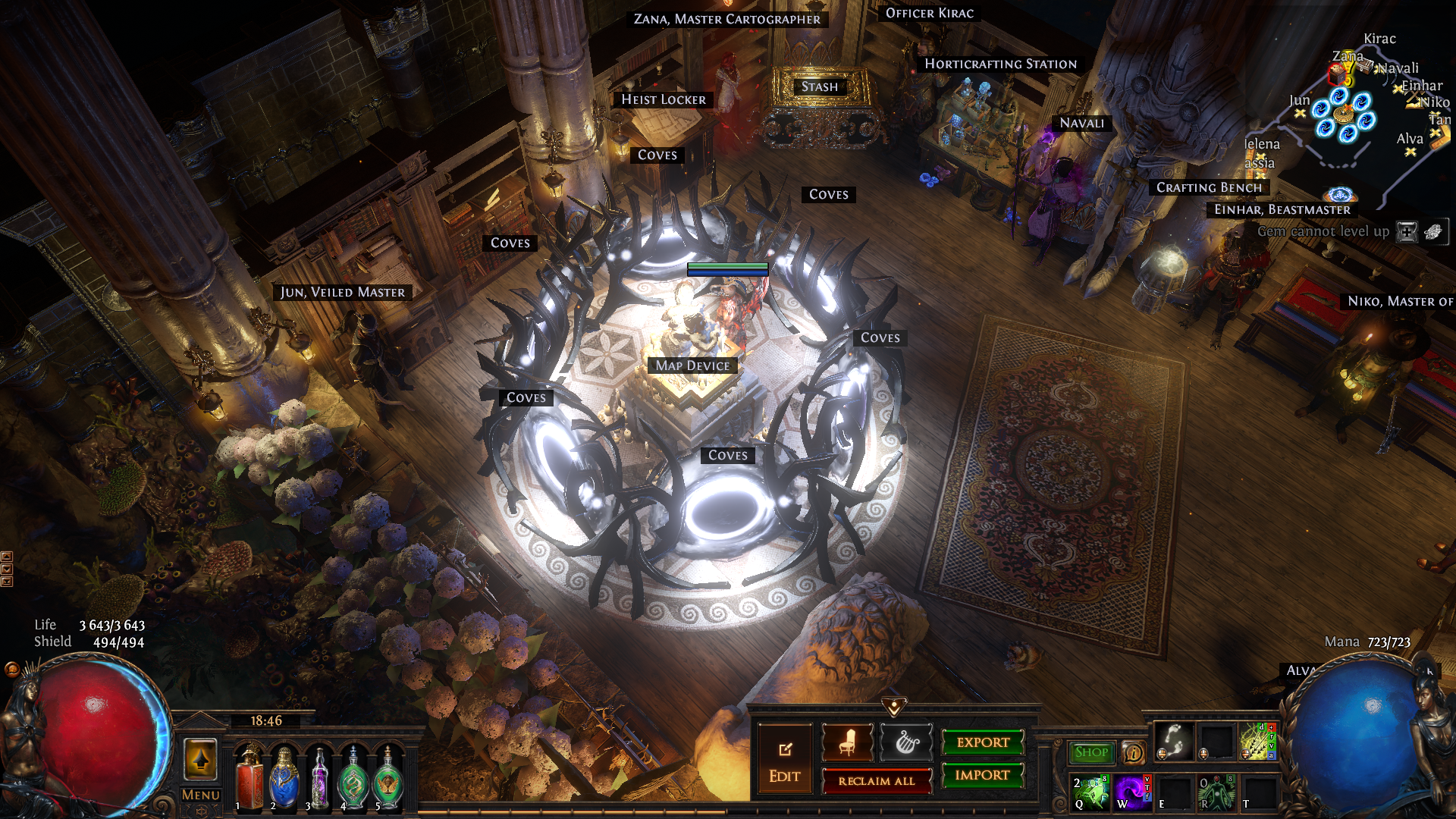Import a hideout layout

pos(983,775)
